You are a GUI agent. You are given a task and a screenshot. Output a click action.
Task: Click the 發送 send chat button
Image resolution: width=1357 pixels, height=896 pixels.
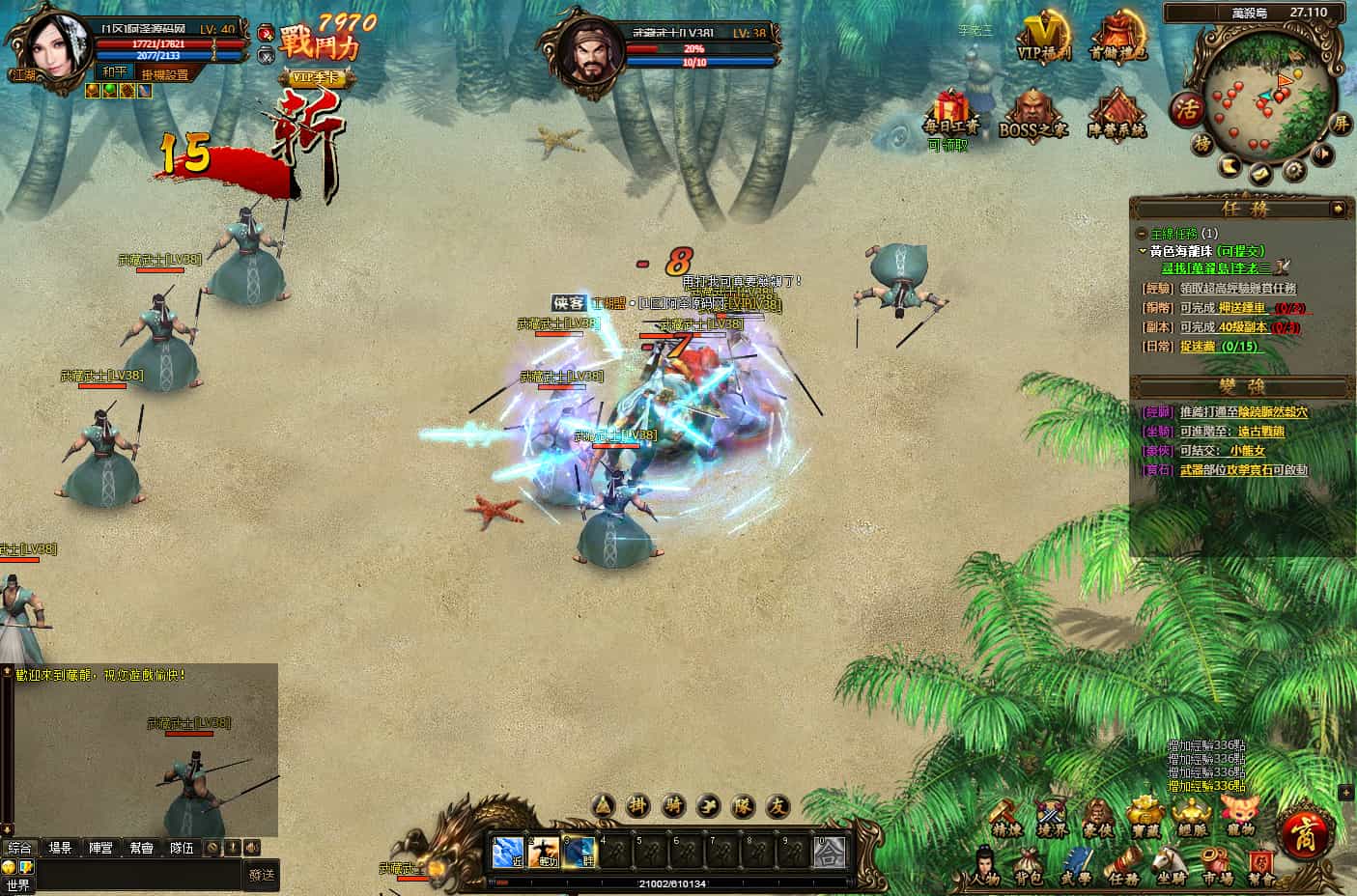click(x=262, y=875)
